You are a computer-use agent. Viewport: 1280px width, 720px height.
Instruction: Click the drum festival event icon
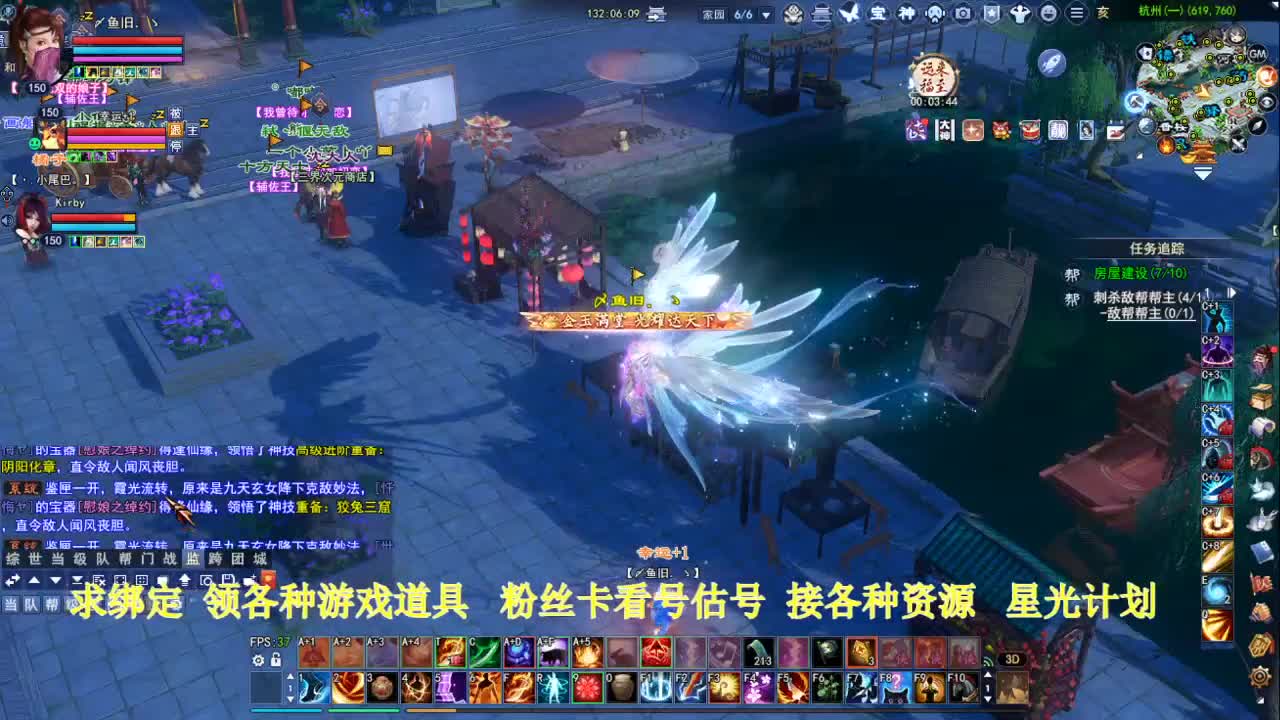click(1029, 130)
